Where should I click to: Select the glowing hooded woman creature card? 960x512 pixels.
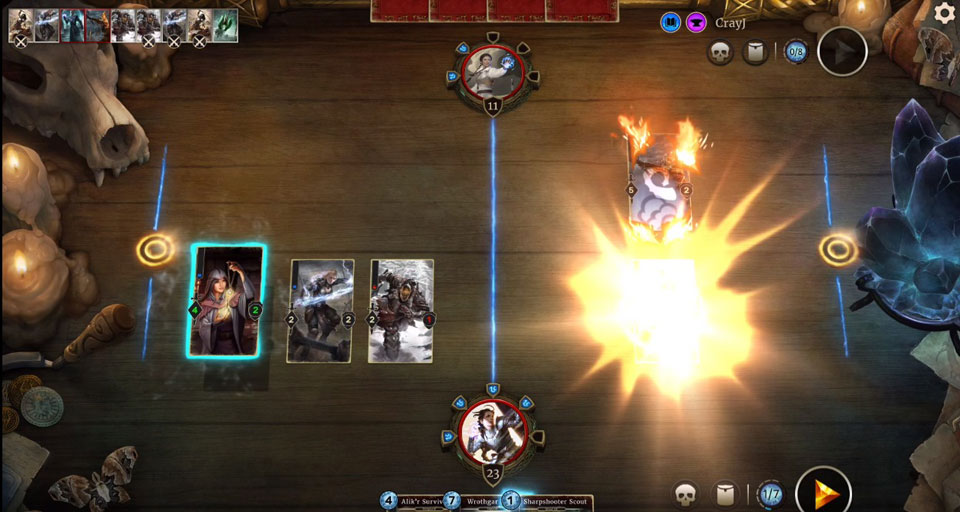click(x=228, y=301)
